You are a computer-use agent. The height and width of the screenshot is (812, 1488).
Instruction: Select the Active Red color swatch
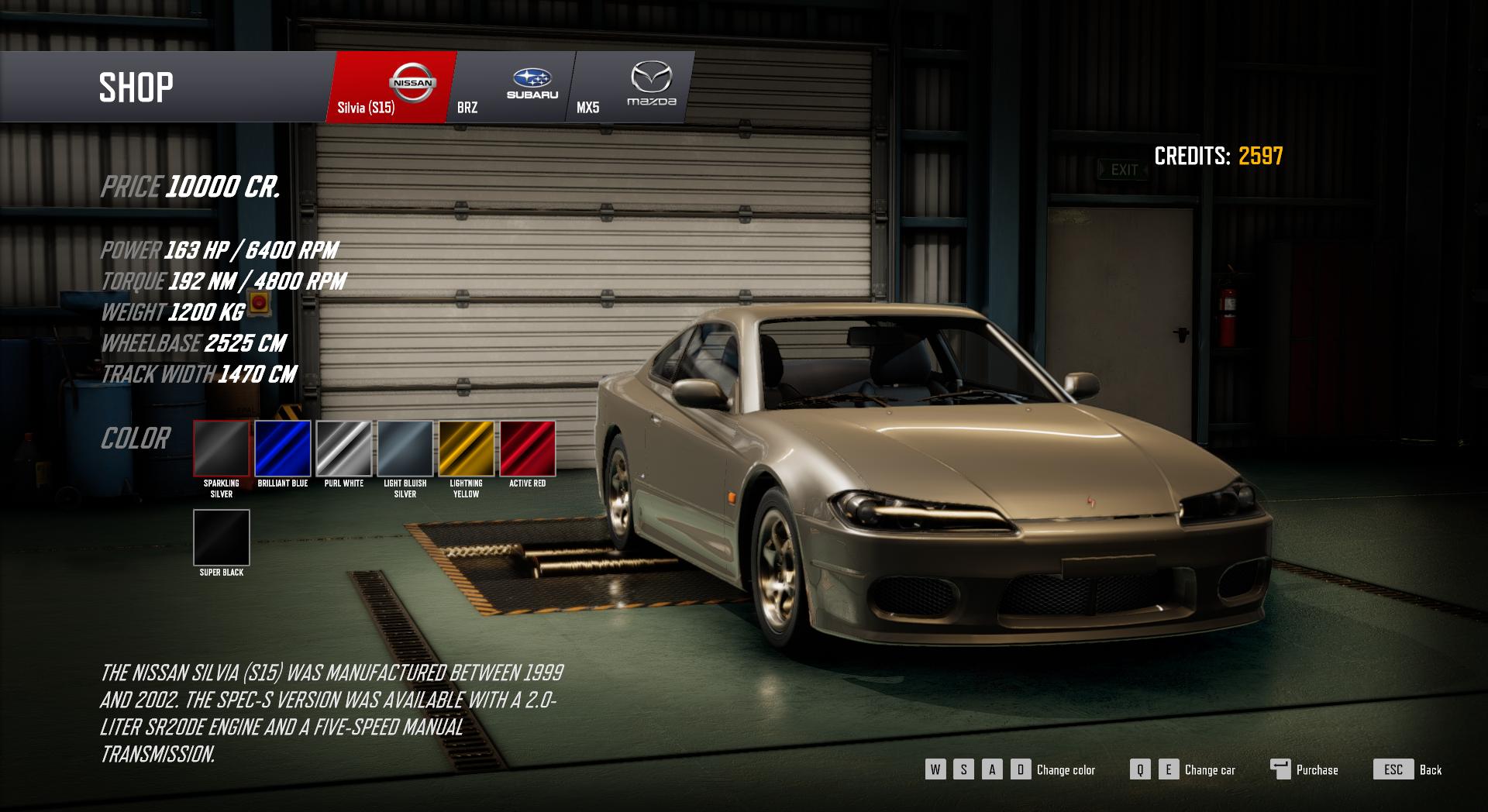(x=528, y=449)
